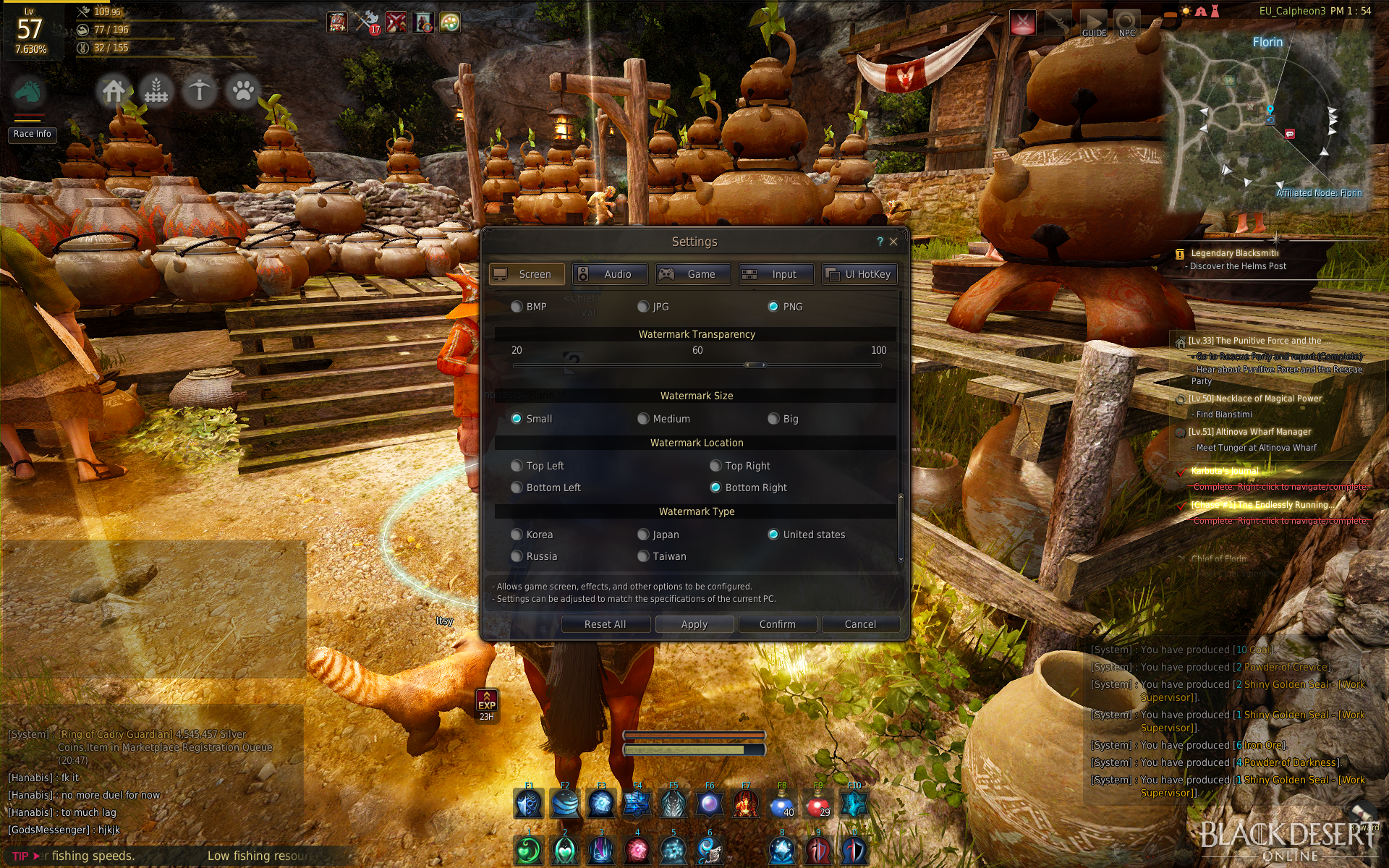Set watermark location to Top Left

[x=517, y=466]
